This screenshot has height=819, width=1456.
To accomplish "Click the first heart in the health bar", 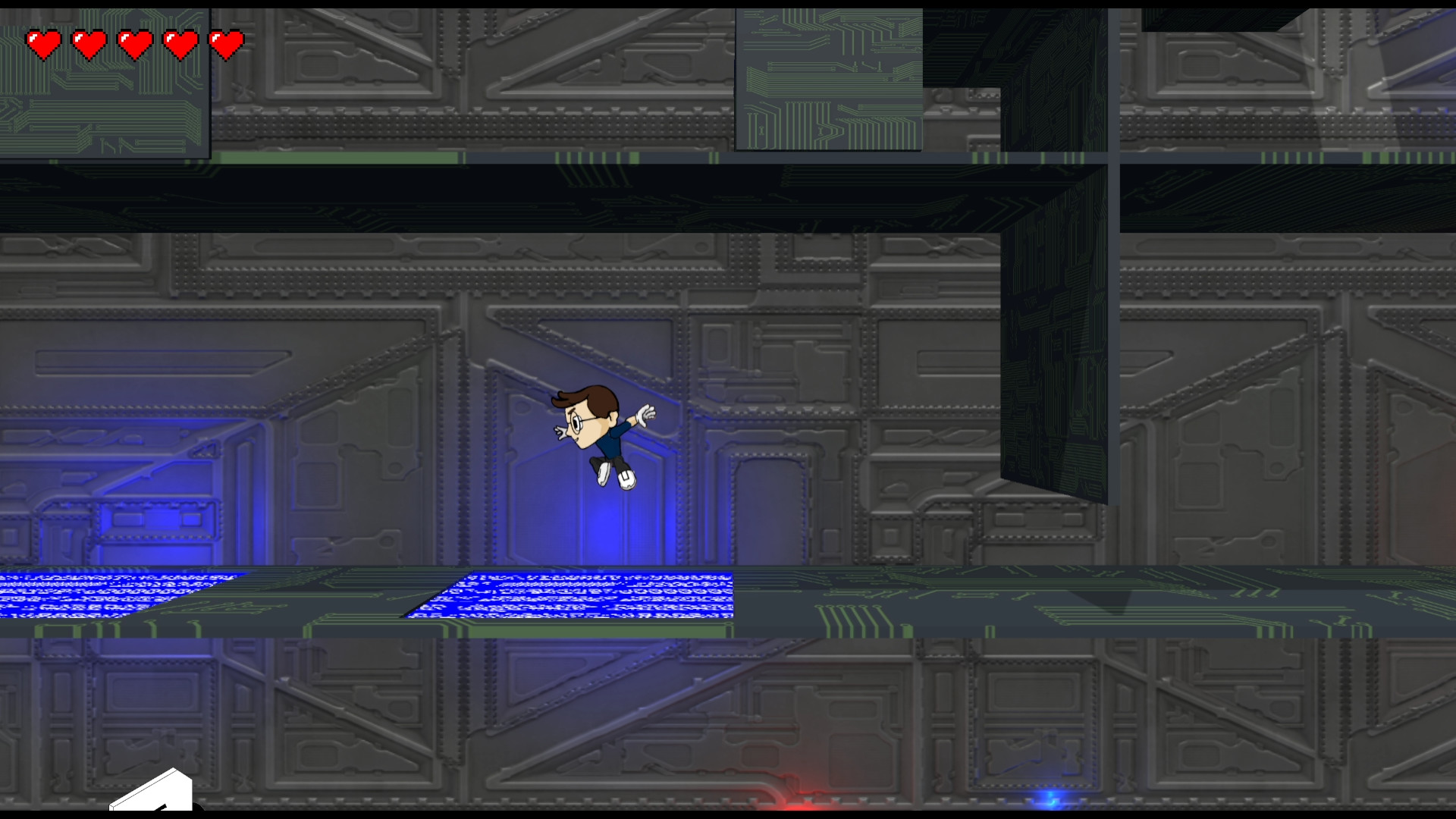I will [x=43, y=42].
